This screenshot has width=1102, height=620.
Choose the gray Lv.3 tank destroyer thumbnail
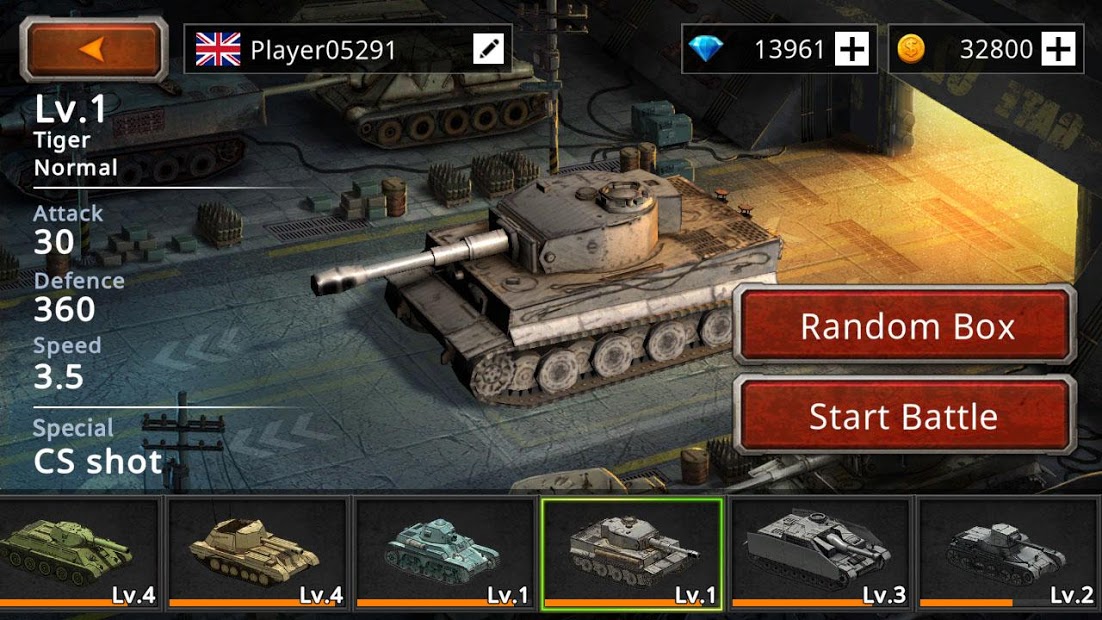click(820, 553)
